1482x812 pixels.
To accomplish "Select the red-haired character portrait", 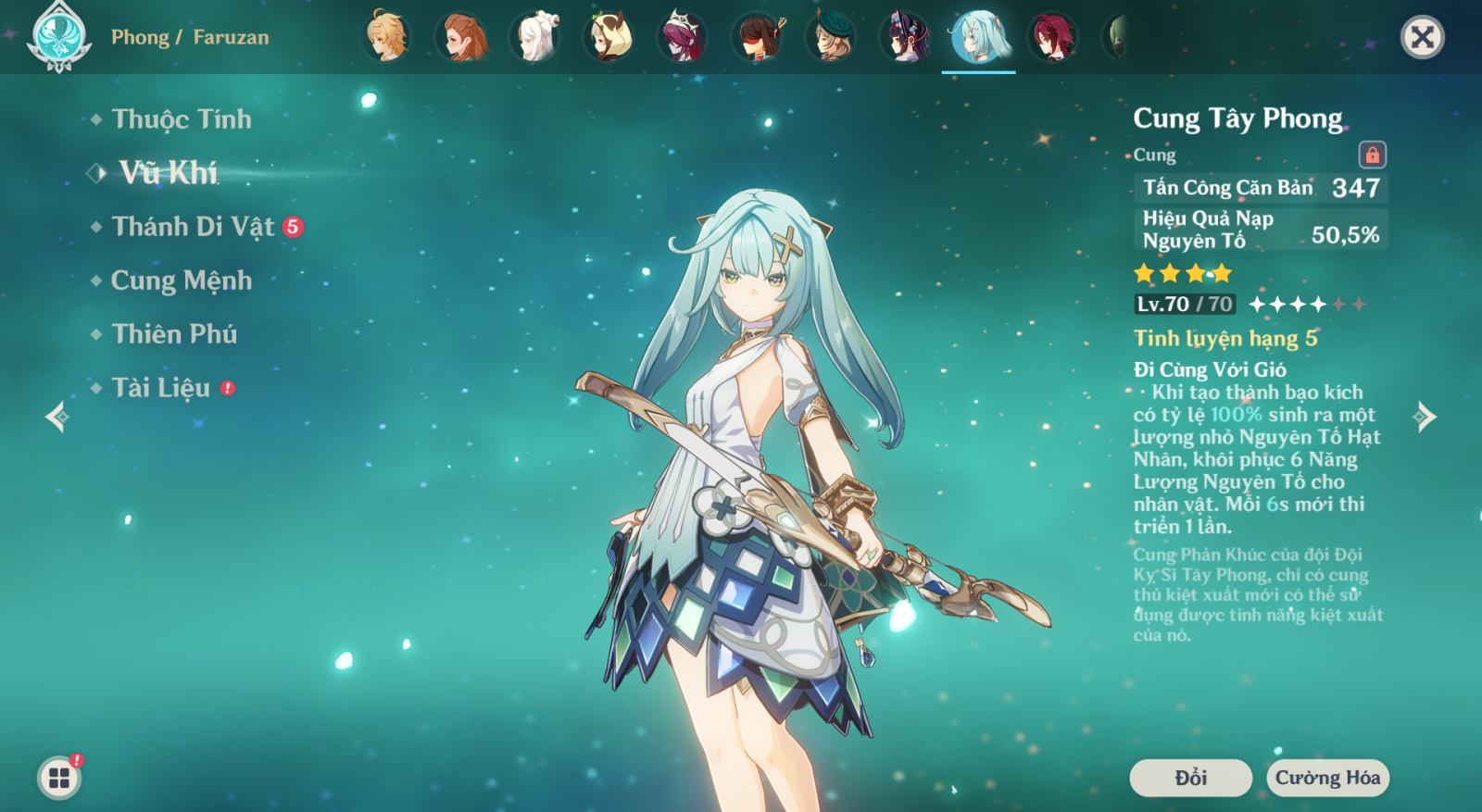I will click(1053, 37).
